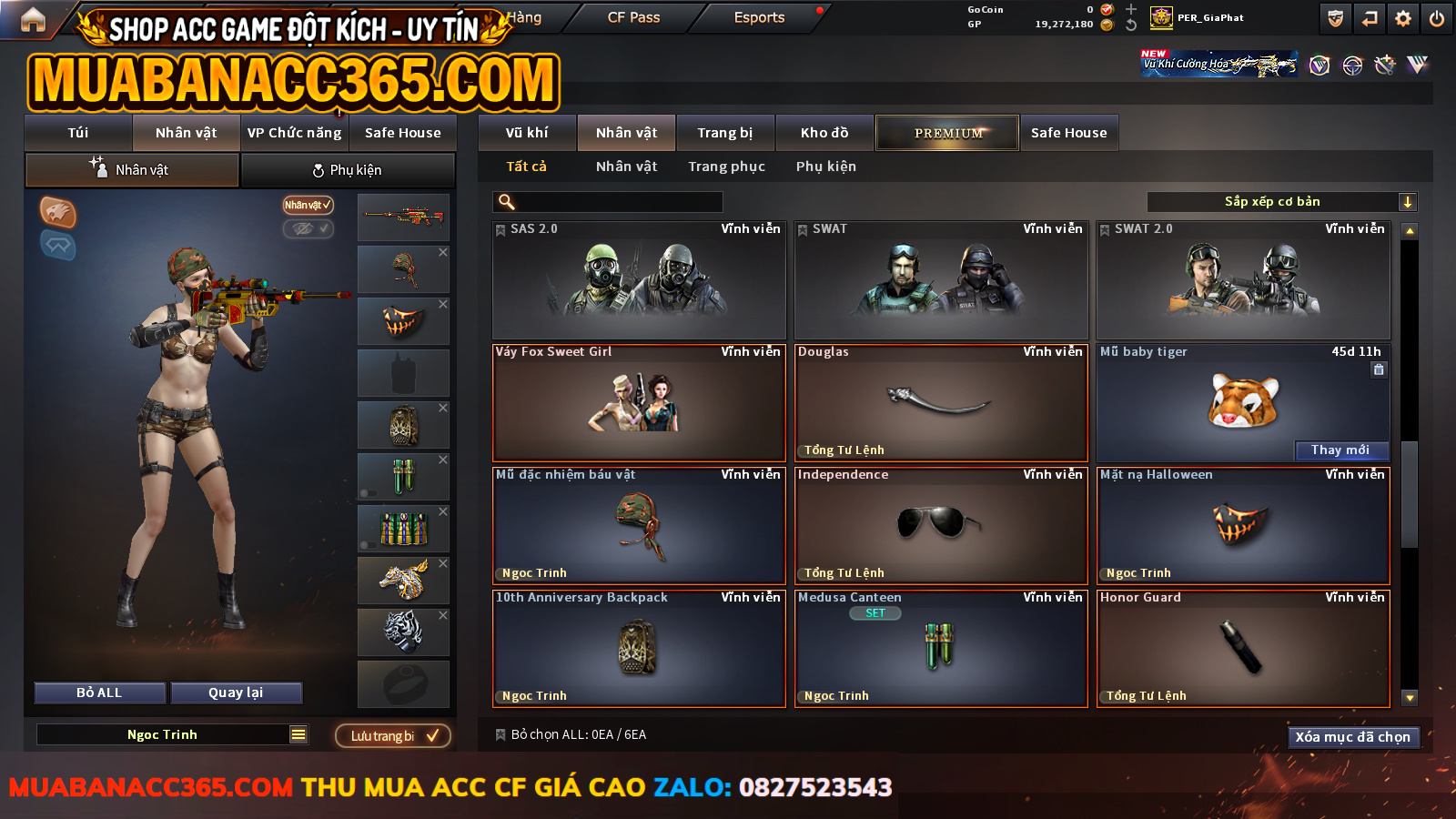
Task: Click the Bỏ ALL button
Action: click(99, 693)
